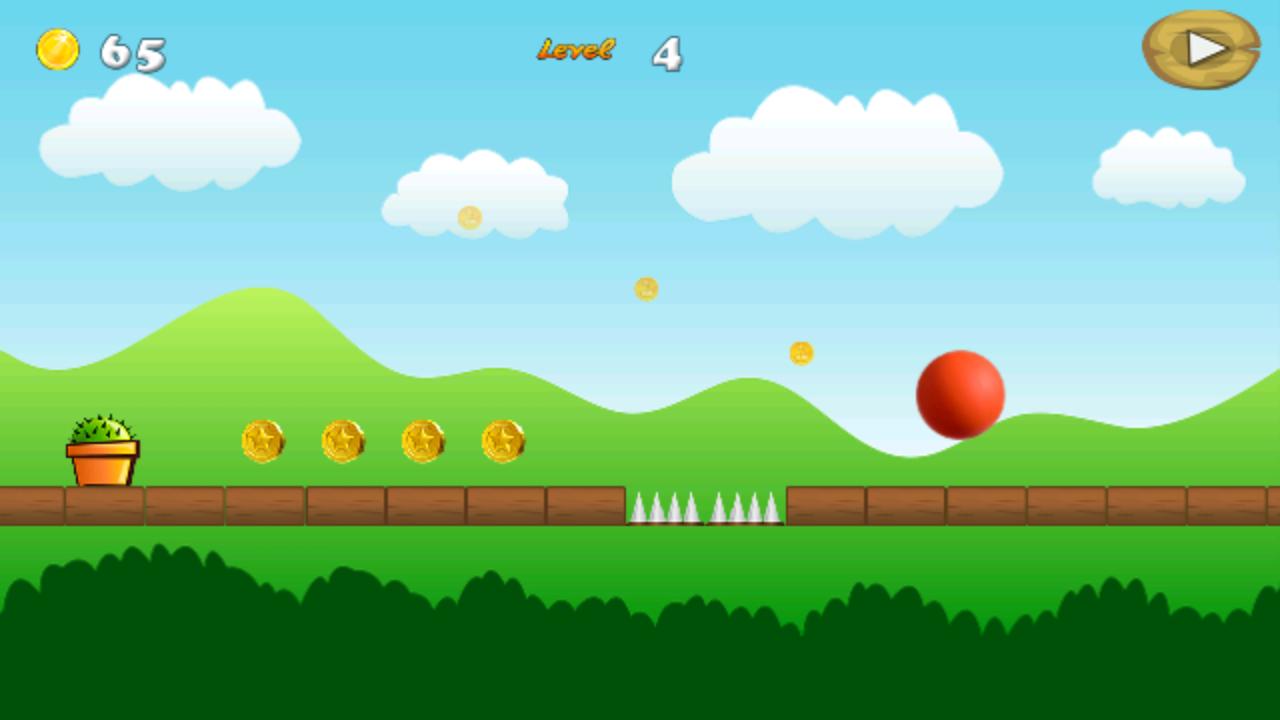Click the floating coin inside the small cloud
The width and height of the screenshot is (1280, 720).
[x=470, y=217]
